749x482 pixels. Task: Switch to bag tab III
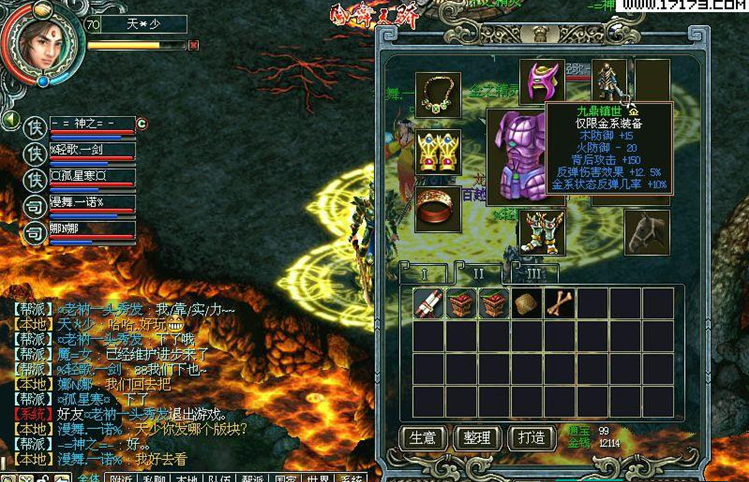[534, 273]
